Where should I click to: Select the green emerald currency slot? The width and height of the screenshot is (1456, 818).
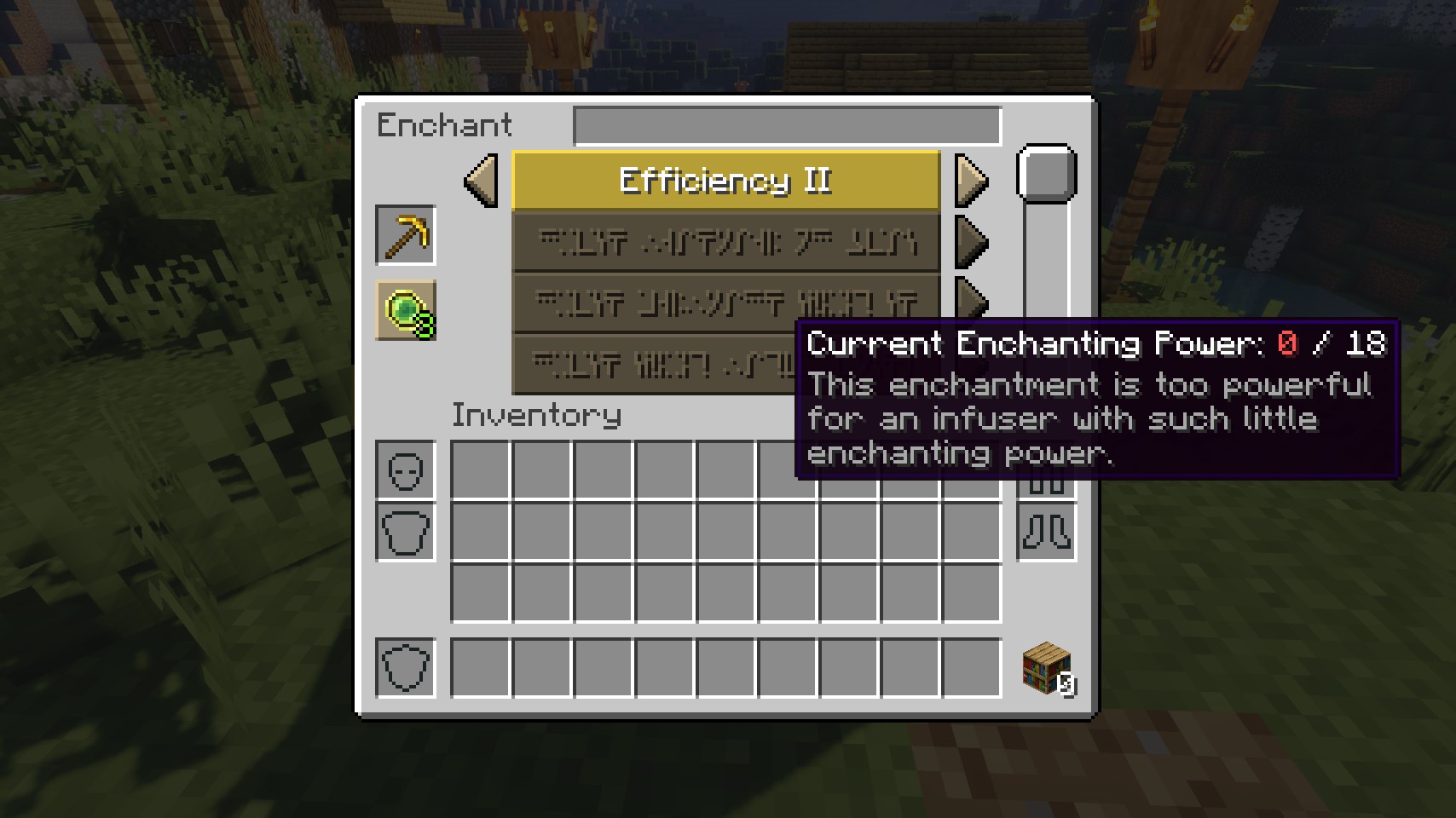pos(406,310)
